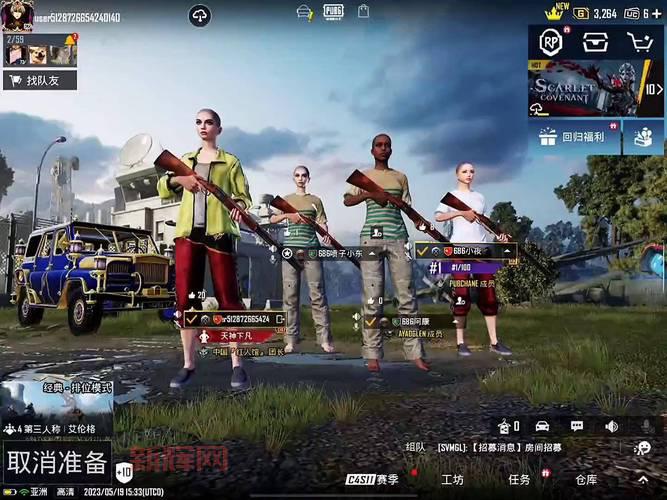
Task: Expand the bottom-right up arrow menu
Action: (x=642, y=479)
